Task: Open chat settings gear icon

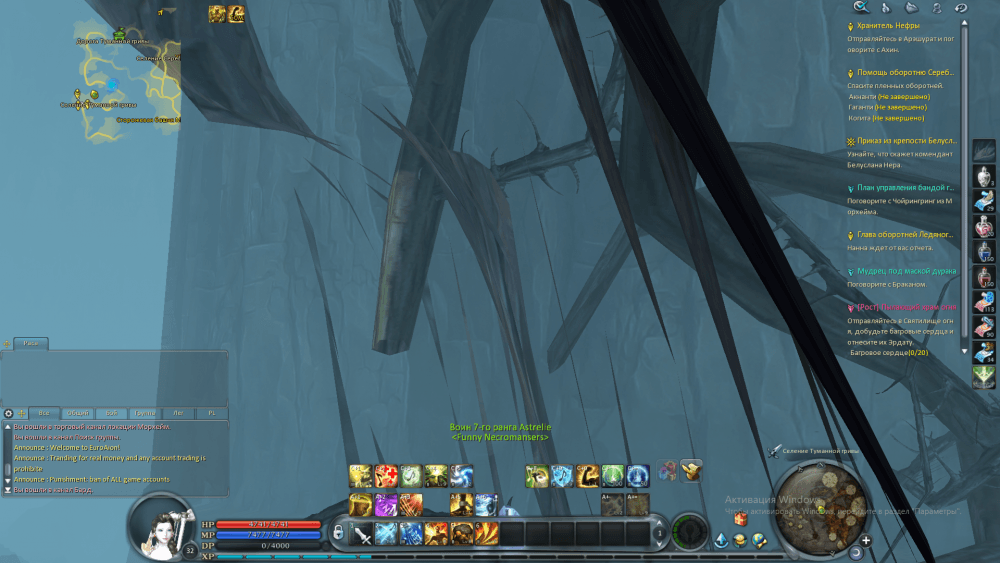Action: point(9,413)
